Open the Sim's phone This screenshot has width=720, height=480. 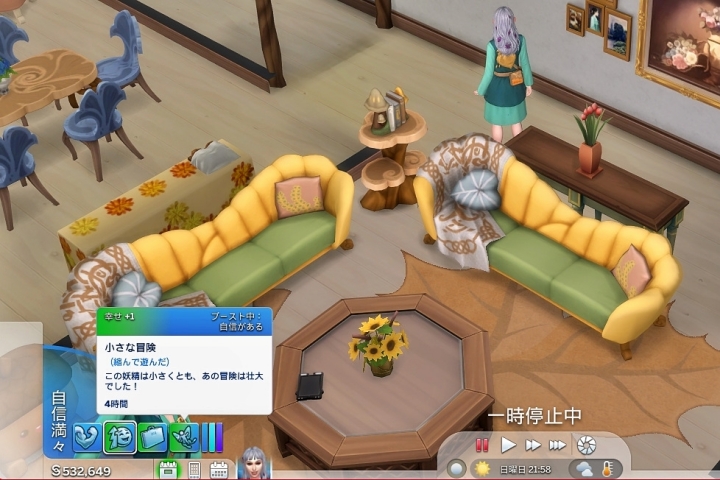[x=194, y=469]
